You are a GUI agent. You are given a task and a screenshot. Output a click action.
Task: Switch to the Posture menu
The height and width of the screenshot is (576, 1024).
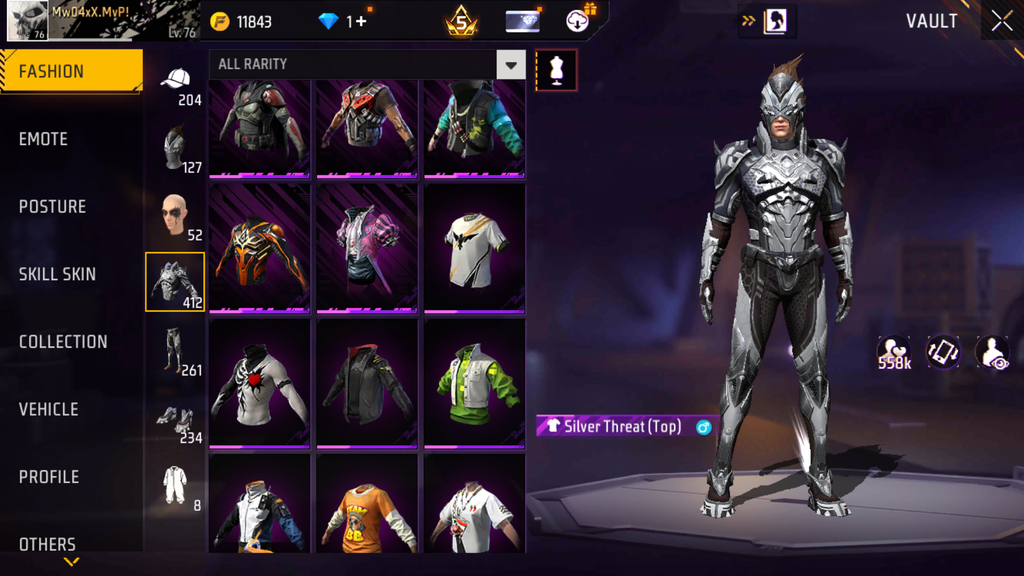52,207
